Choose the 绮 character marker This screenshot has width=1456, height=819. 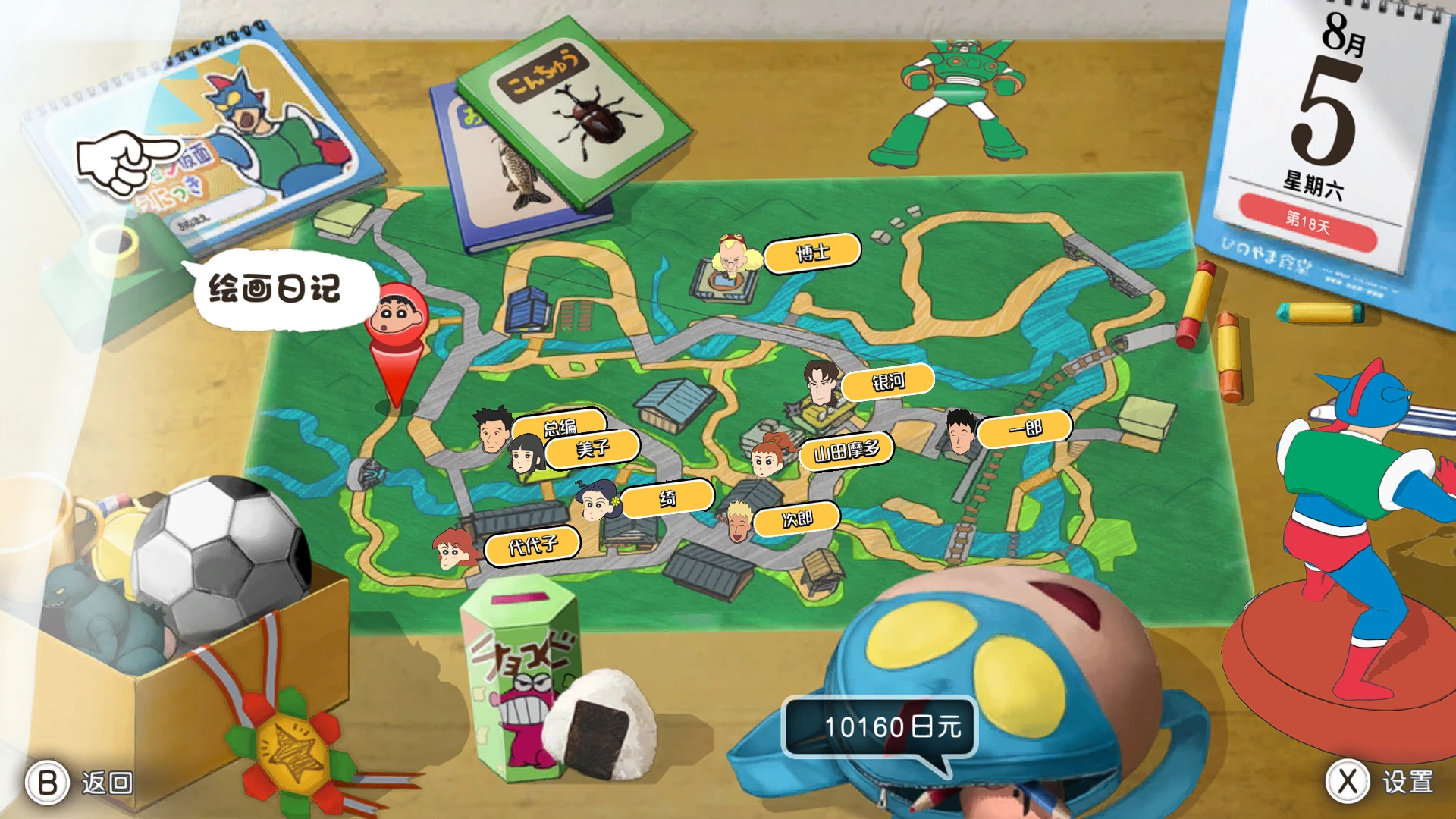pyautogui.click(x=667, y=498)
